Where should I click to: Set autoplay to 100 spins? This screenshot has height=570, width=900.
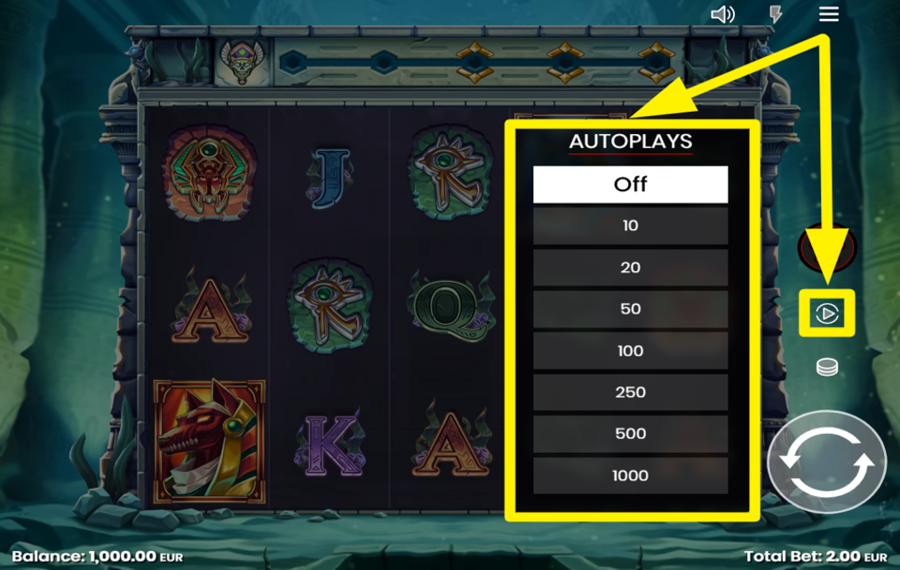click(x=630, y=351)
